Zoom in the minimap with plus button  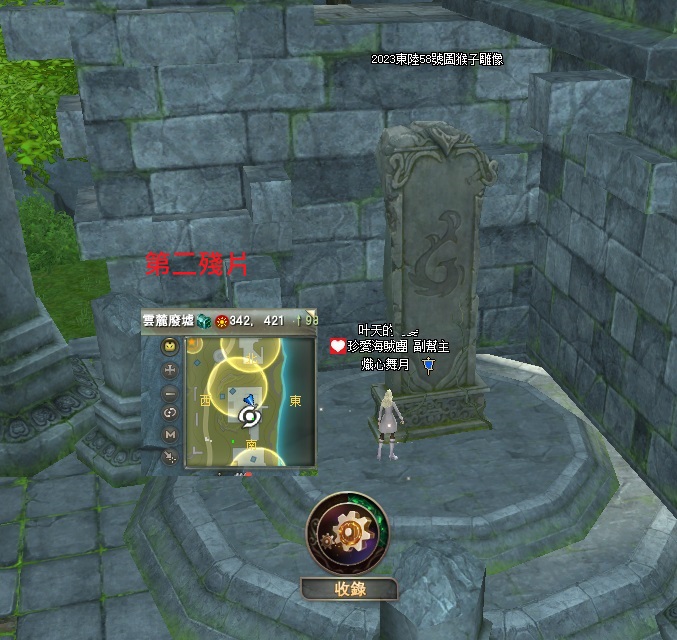click(x=170, y=369)
